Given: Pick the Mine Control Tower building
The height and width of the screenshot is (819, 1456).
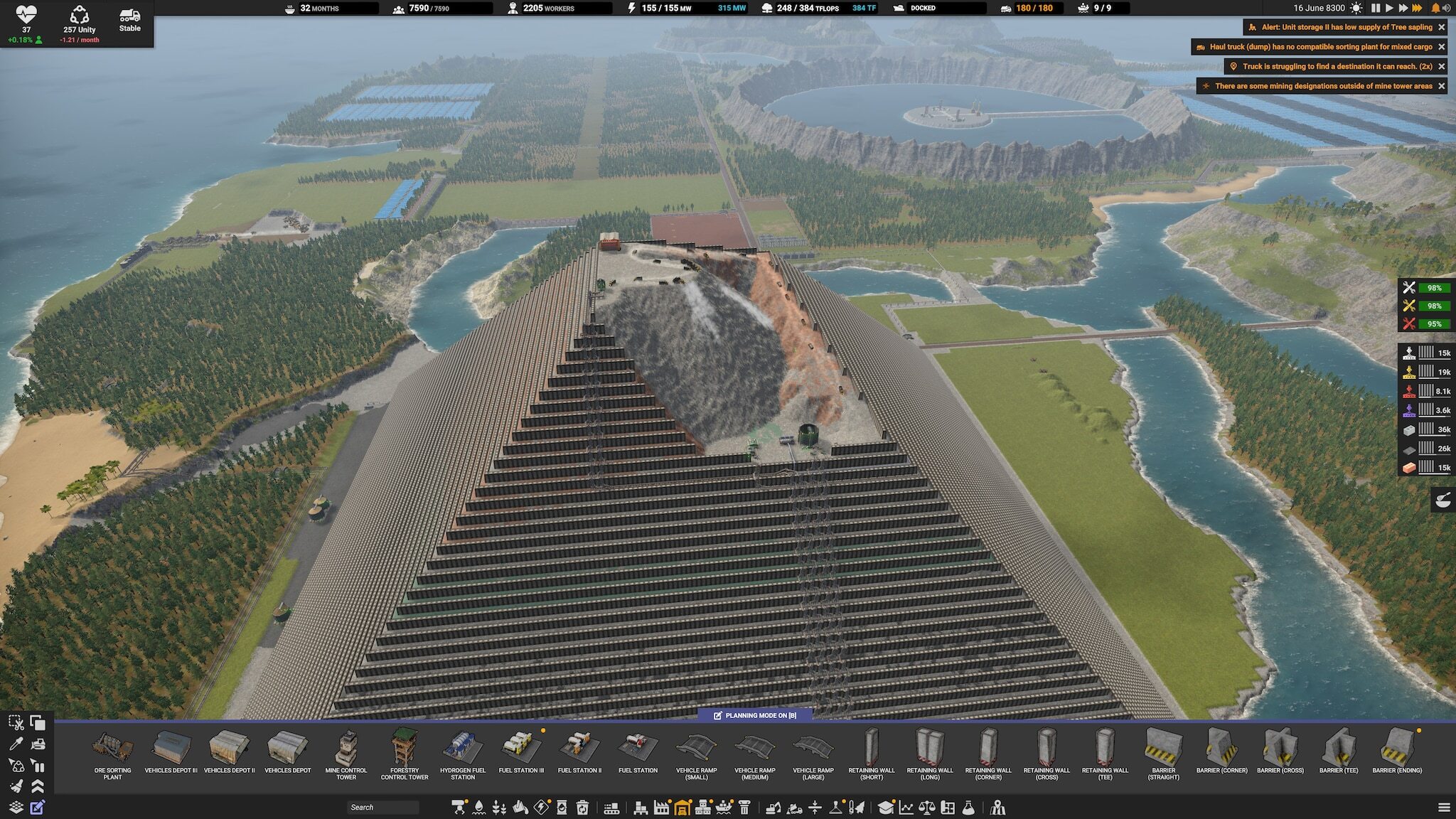Looking at the screenshot, I should pos(346,755).
